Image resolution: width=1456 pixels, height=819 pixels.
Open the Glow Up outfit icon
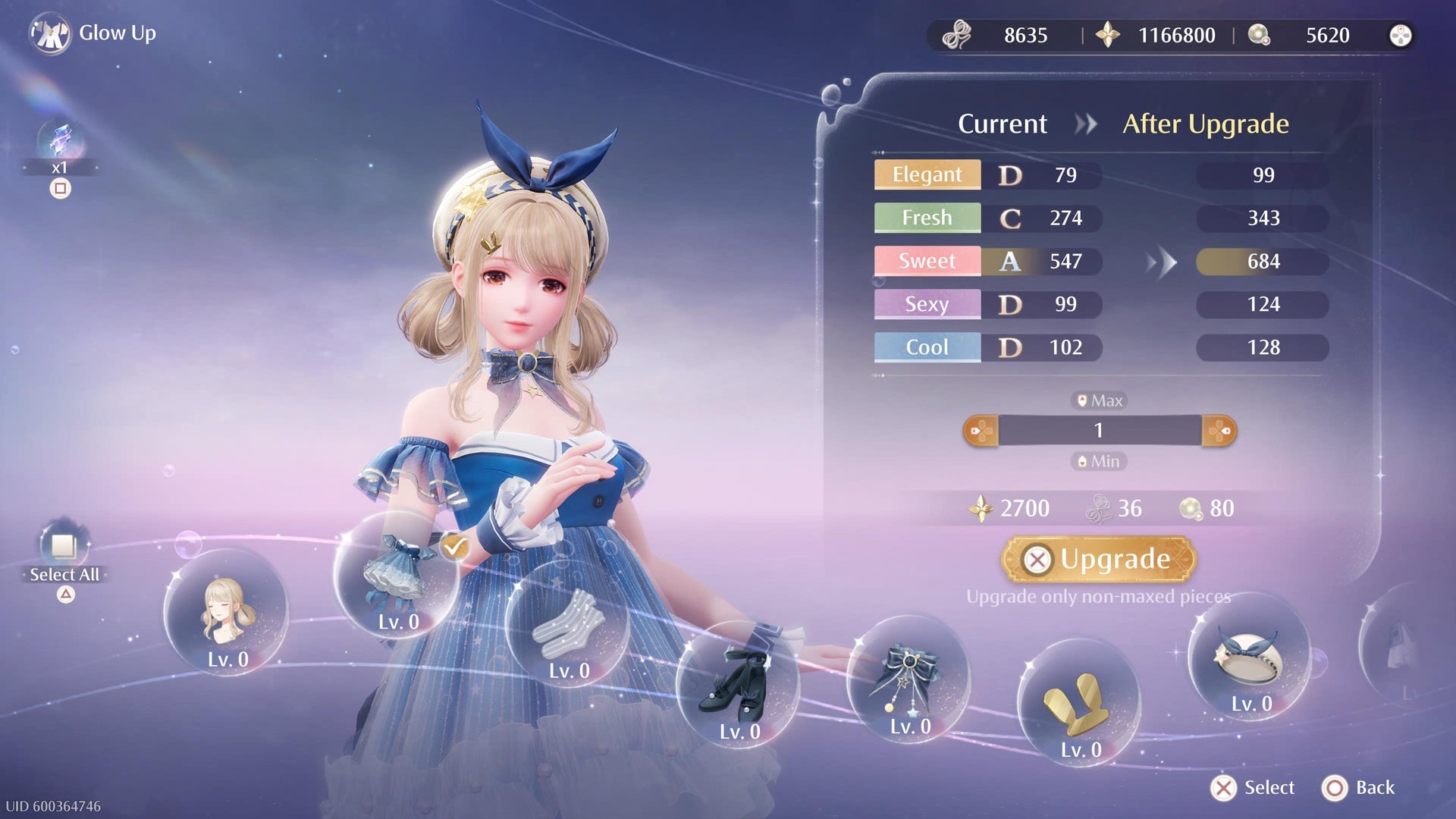(50, 33)
